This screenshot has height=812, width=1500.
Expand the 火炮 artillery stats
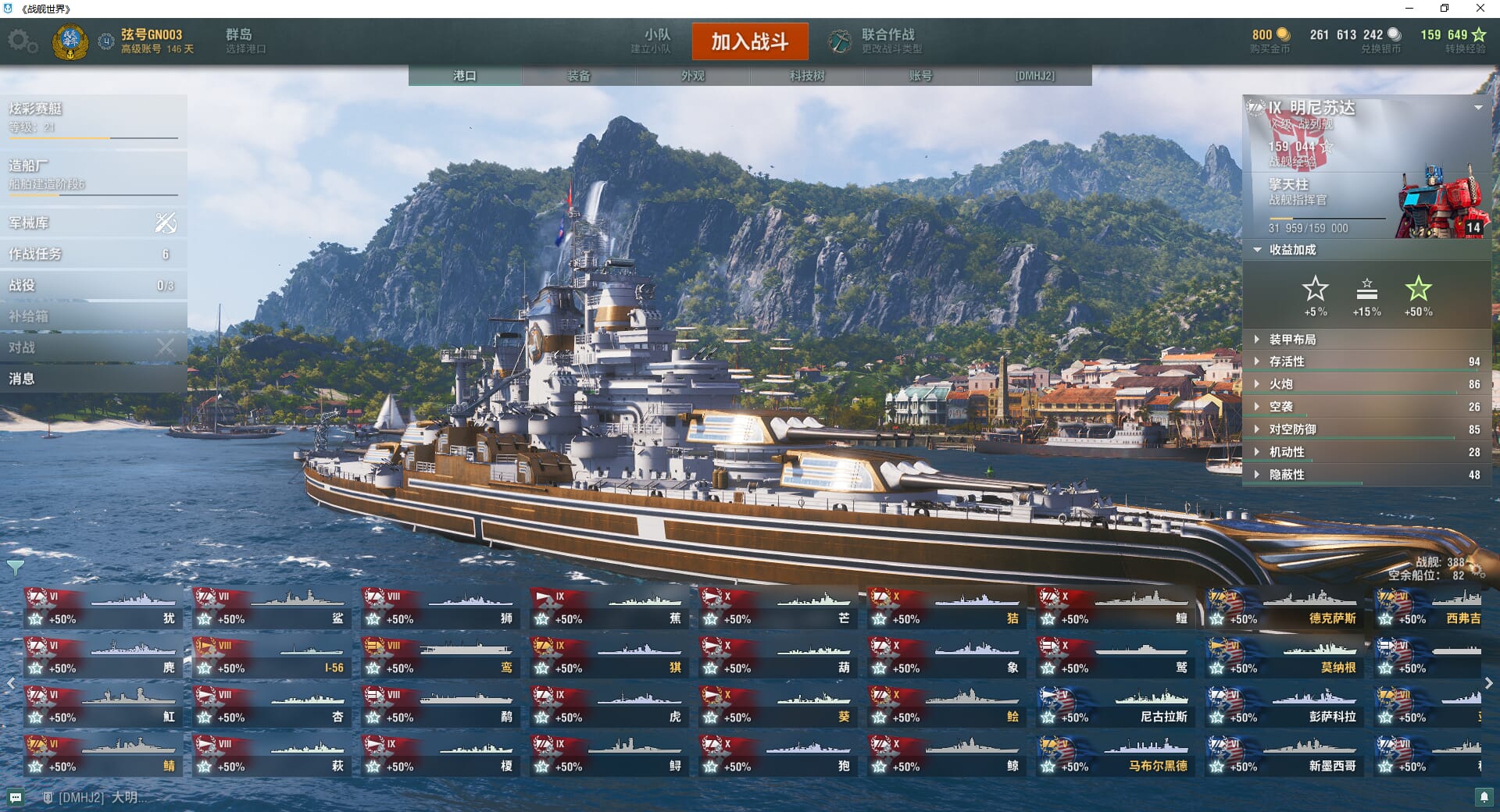(x=1281, y=384)
